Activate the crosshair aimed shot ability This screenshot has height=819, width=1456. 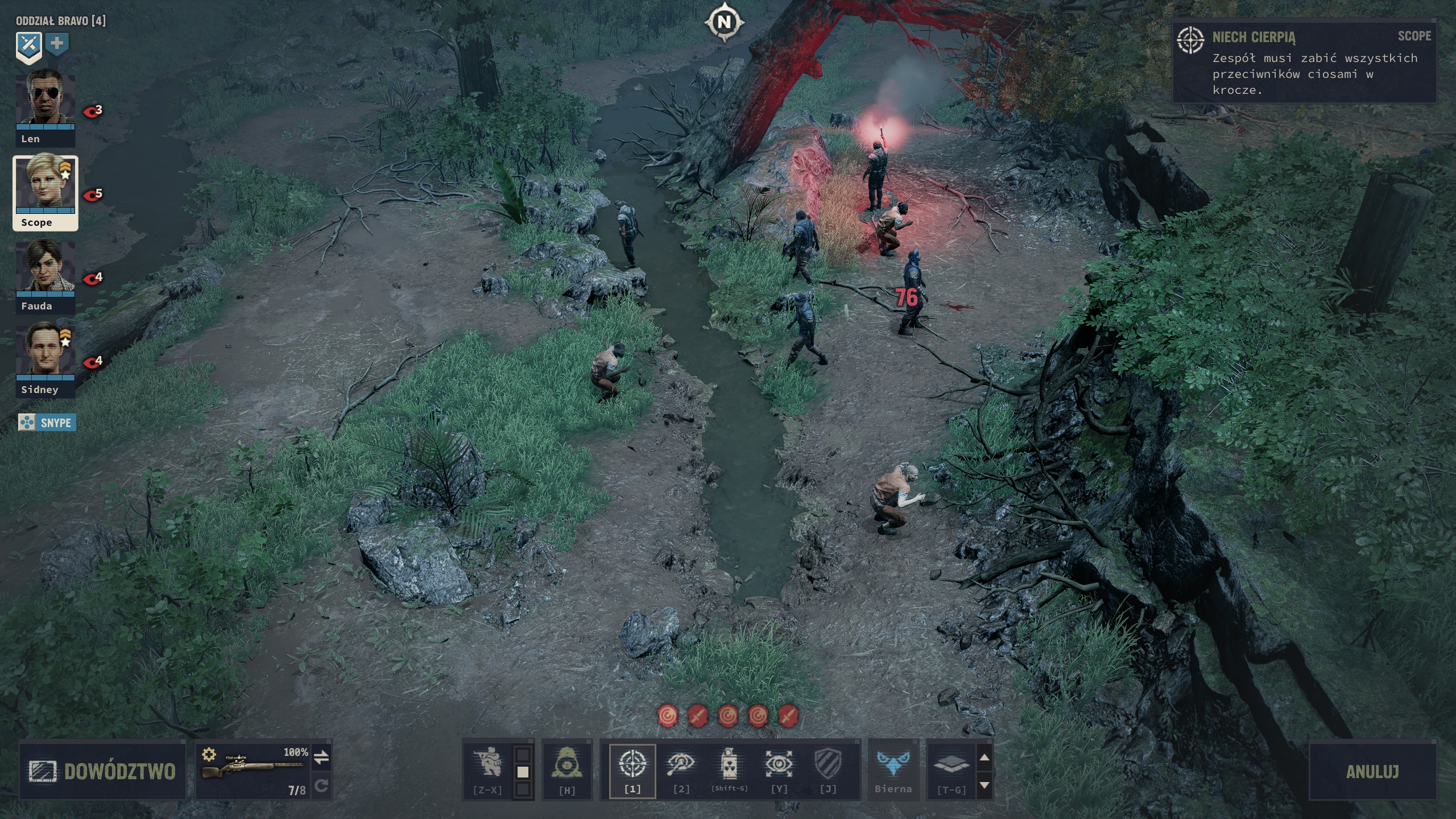click(632, 766)
